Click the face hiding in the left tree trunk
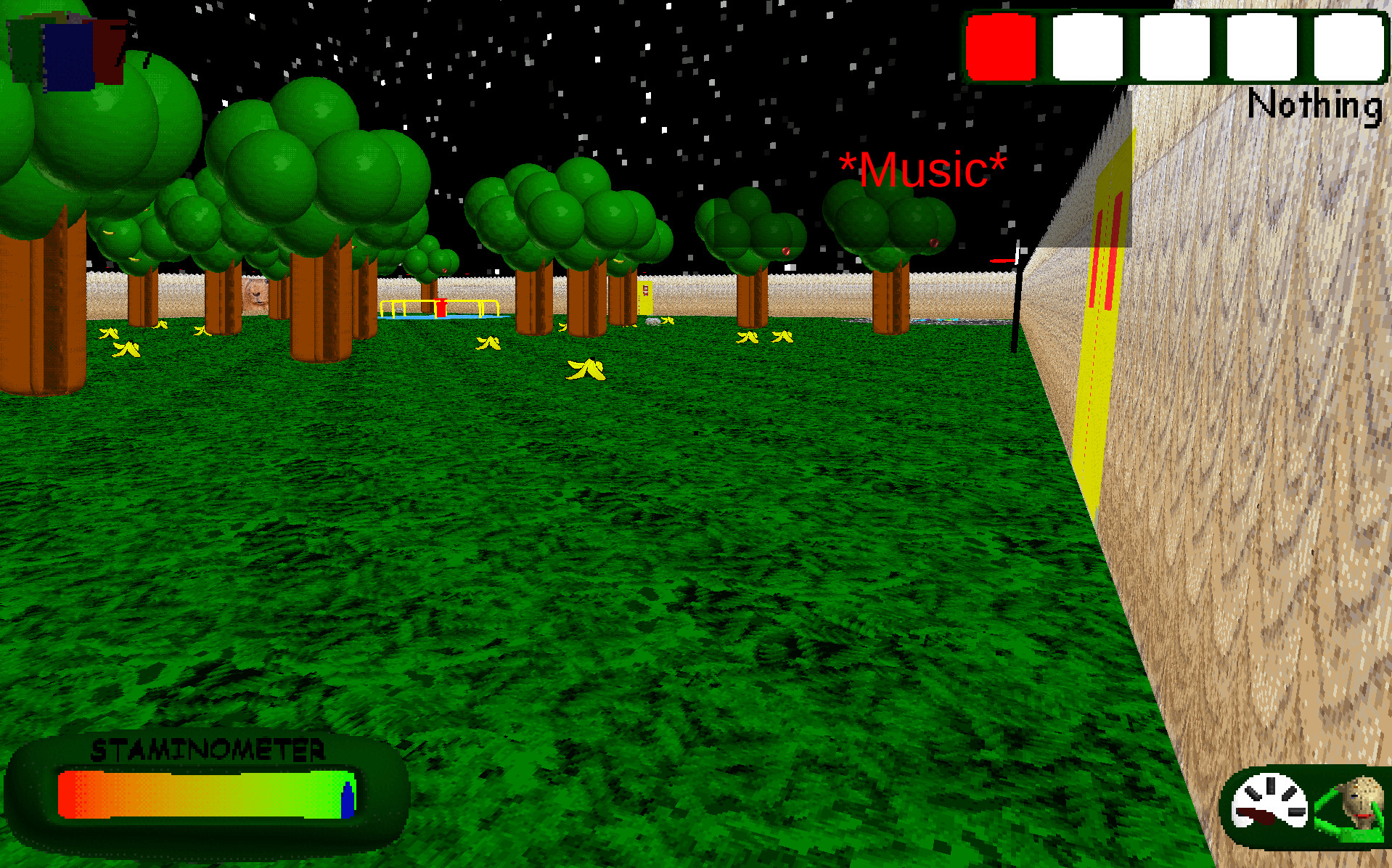1392x868 pixels. pyautogui.click(x=256, y=294)
